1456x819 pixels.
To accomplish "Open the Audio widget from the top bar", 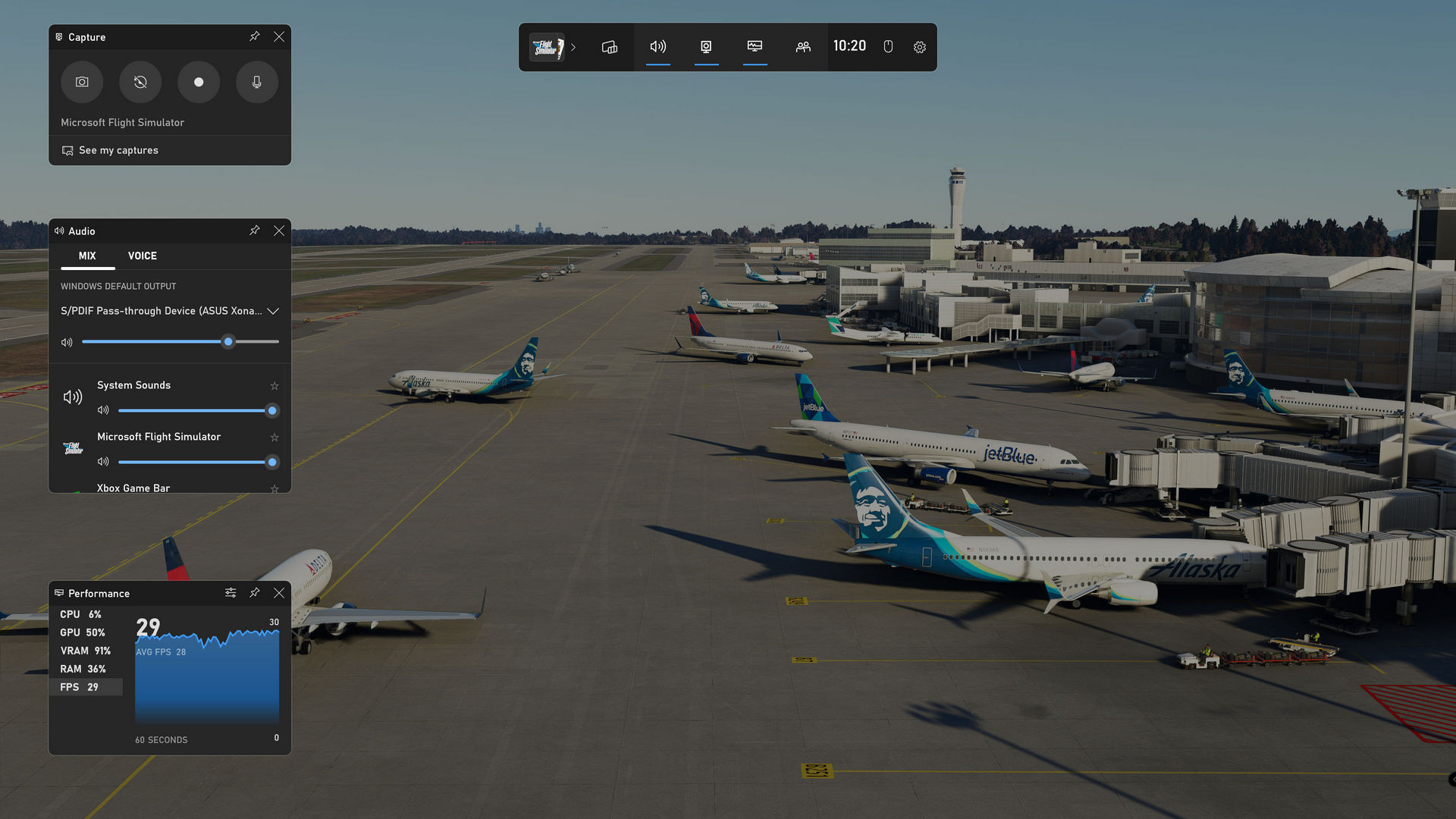I will (x=657, y=47).
